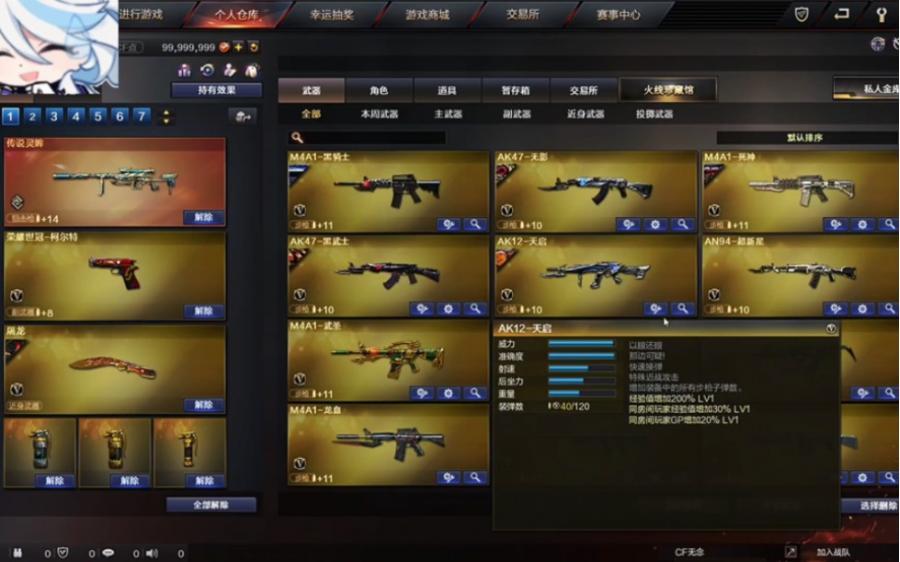Go to the 幸运抽奖 lucky draw page
This screenshot has height=562, width=900.
point(331,15)
